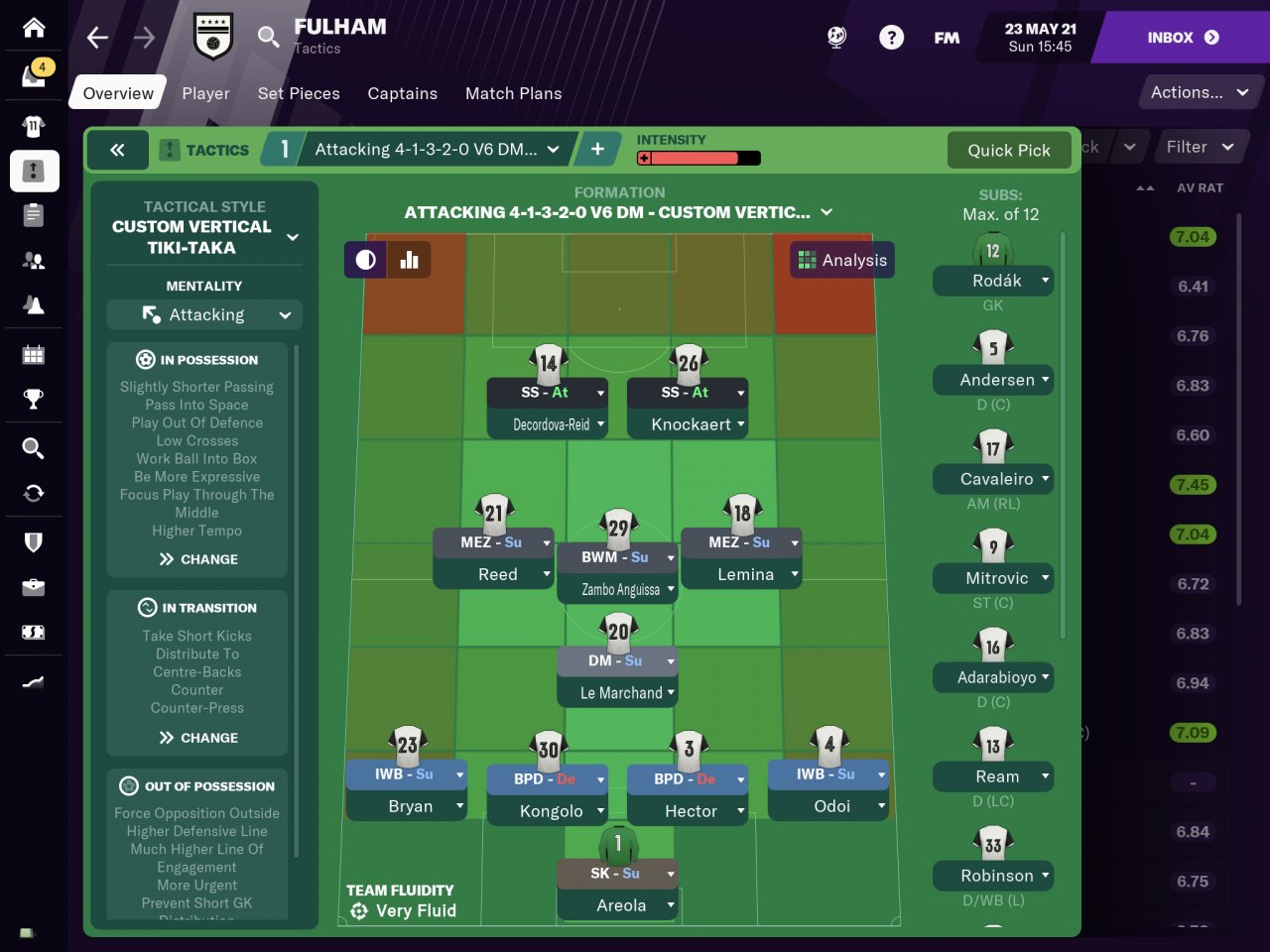Image resolution: width=1270 pixels, height=952 pixels.
Task: Go back using the left arrow
Action: (x=97, y=38)
